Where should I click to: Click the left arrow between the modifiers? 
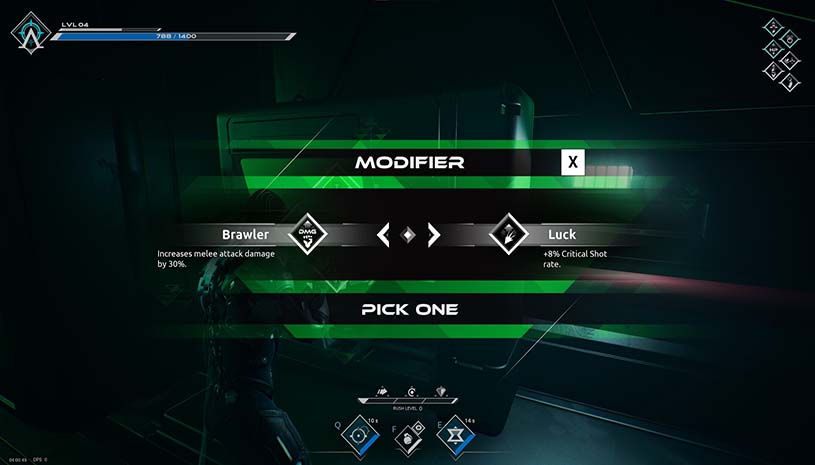pos(382,235)
